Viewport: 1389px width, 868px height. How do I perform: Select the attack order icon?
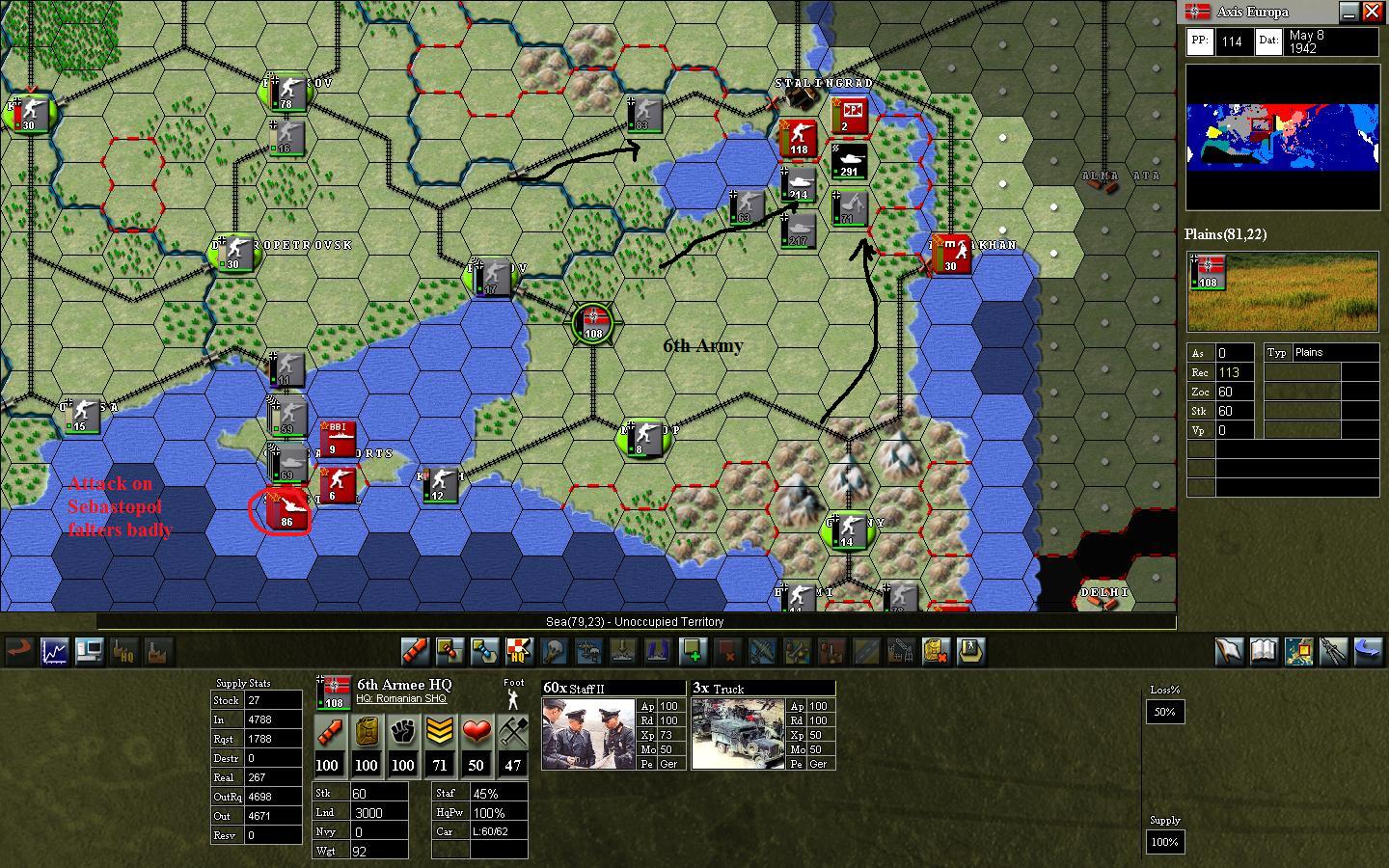tap(414, 652)
